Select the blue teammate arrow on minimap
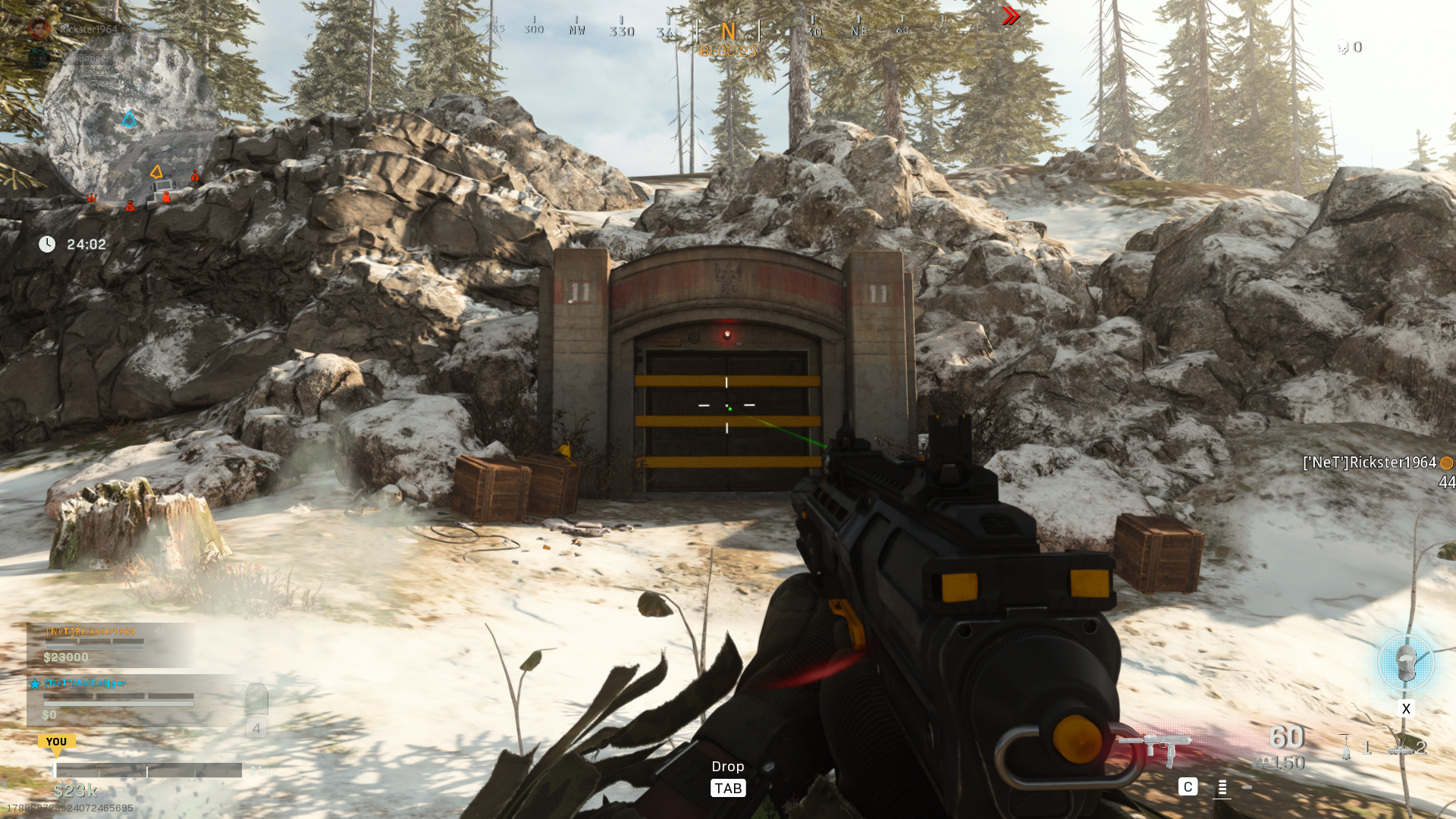 tap(129, 119)
